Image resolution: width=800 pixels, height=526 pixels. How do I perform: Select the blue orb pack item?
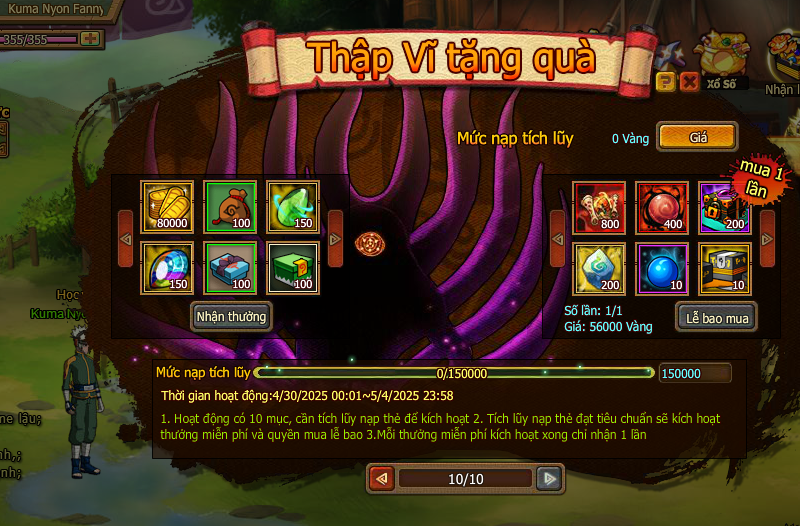(x=662, y=268)
